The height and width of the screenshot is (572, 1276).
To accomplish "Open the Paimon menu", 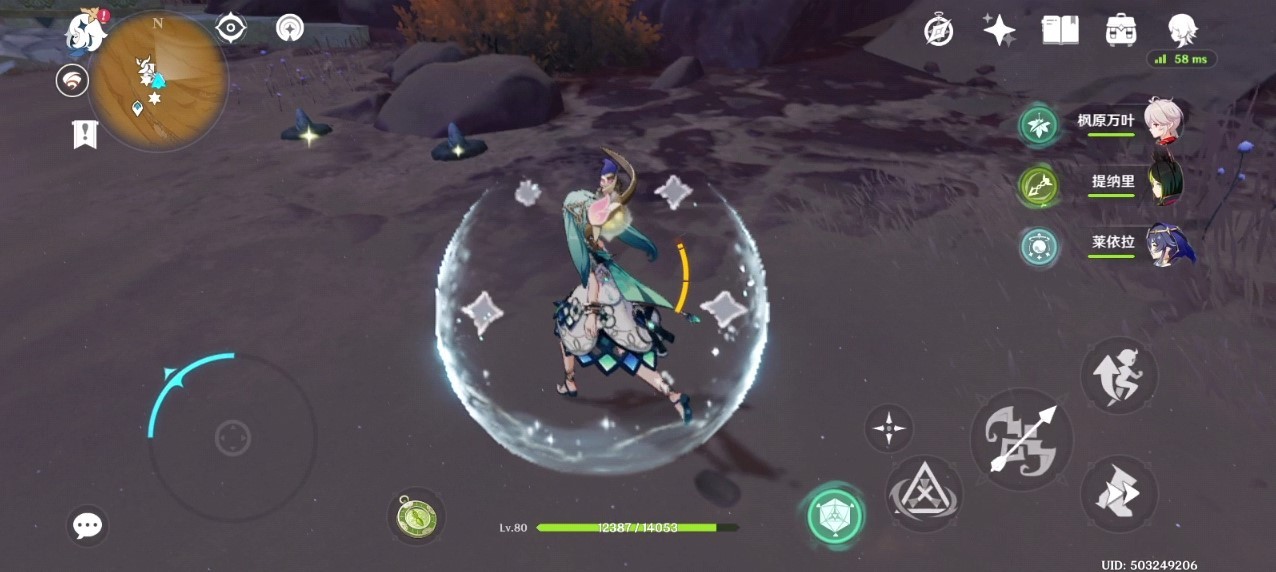I will tap(86, 30).
